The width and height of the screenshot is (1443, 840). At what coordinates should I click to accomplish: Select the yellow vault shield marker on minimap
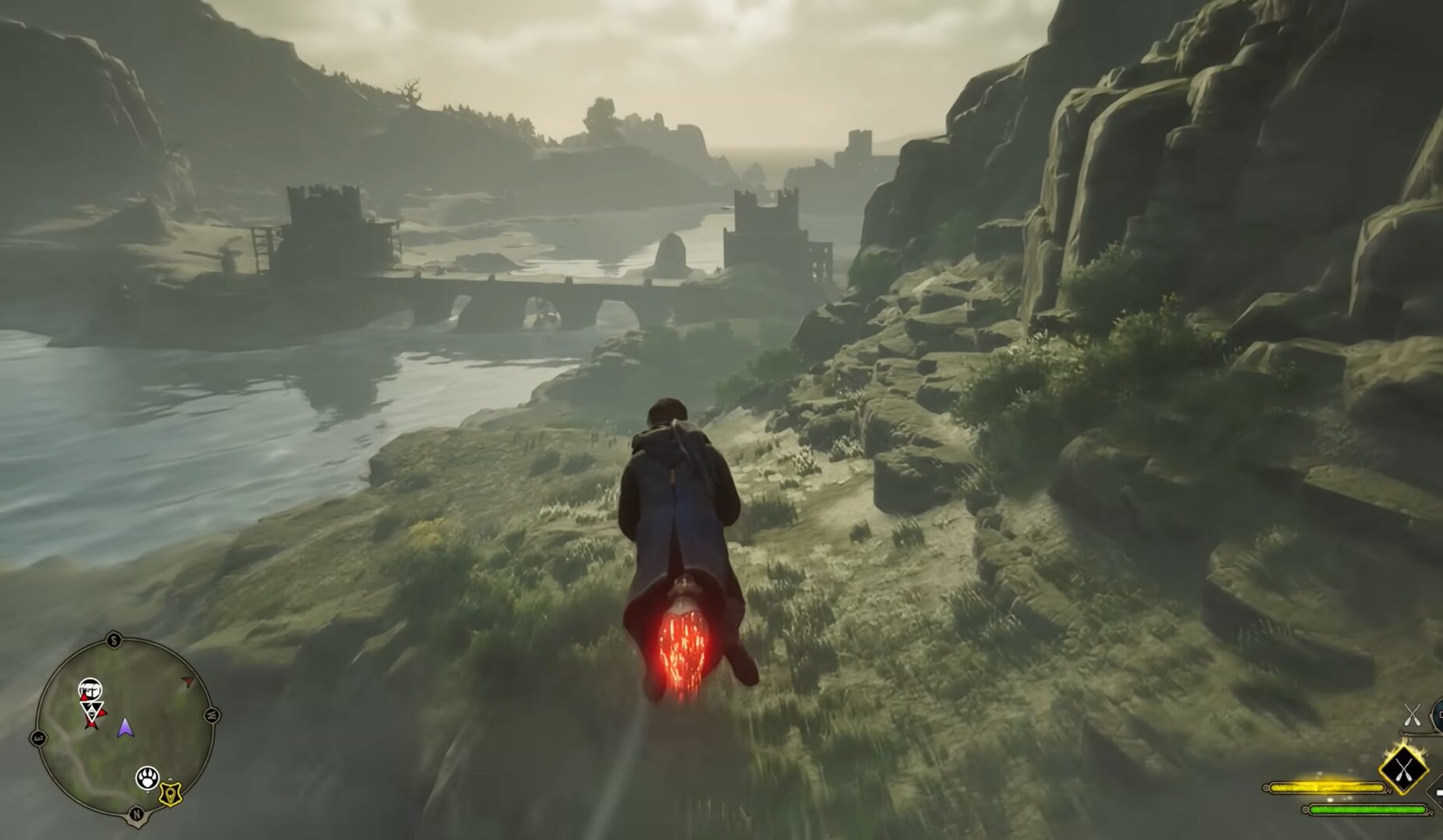click(171, 794)
